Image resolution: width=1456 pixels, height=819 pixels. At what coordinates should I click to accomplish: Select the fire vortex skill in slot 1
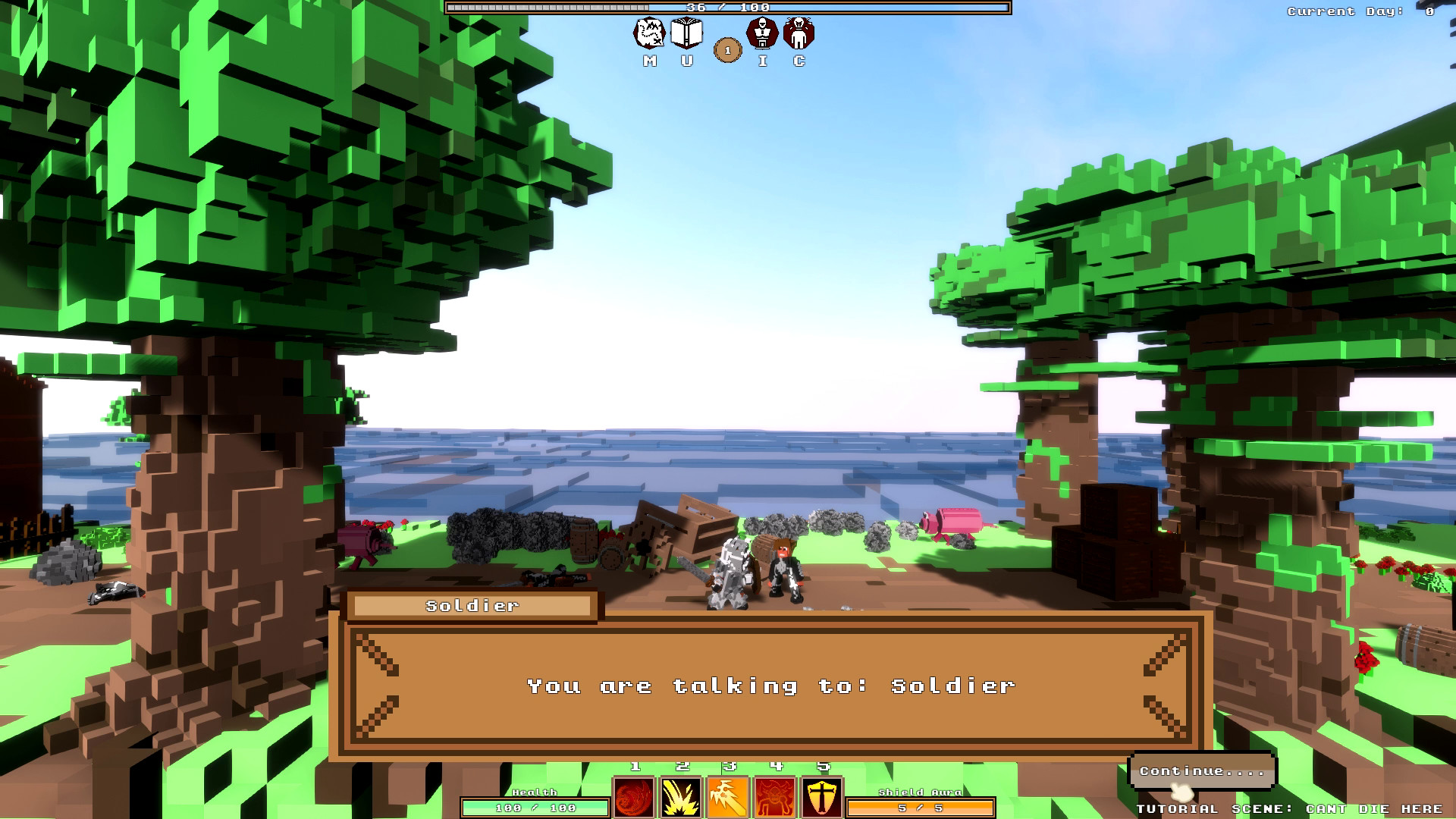click(x=633, y=795)
